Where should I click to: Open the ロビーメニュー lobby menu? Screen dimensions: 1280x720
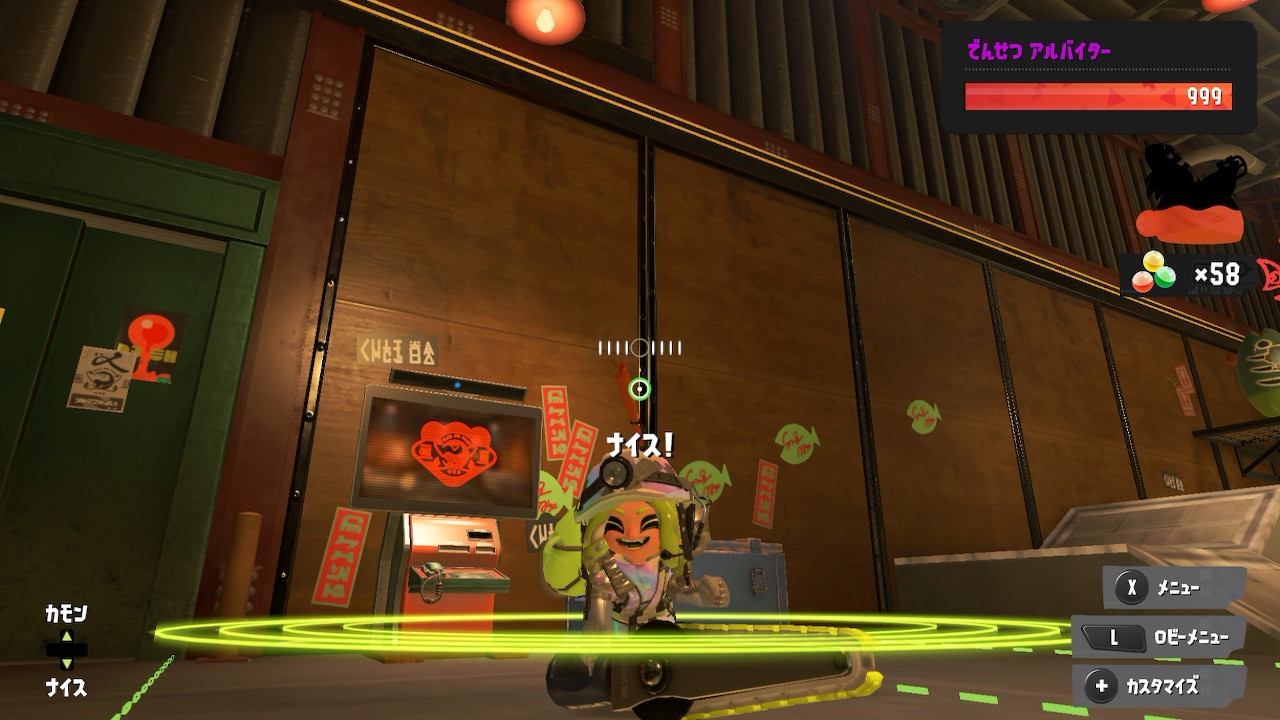[x=1160, y=637]
